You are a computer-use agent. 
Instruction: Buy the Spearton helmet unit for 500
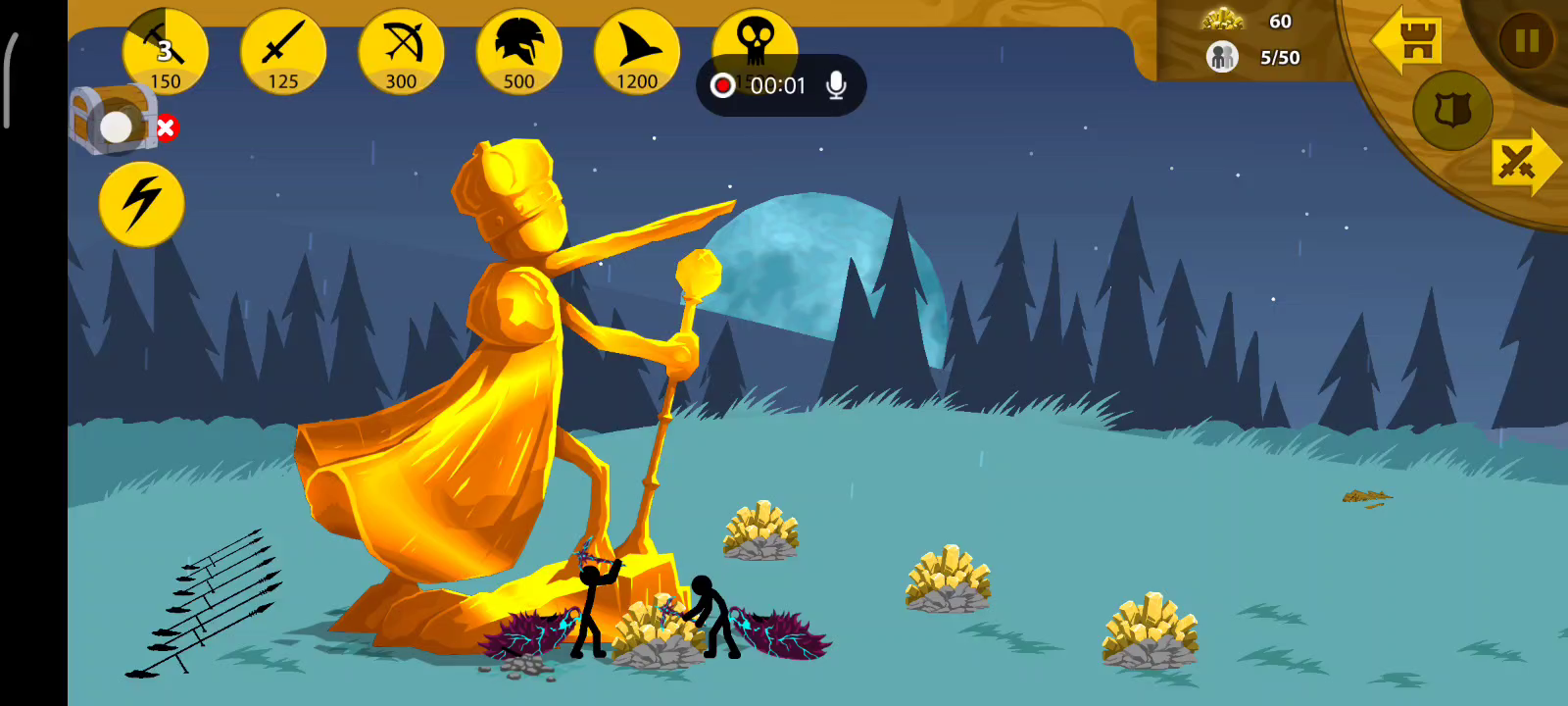518,51
